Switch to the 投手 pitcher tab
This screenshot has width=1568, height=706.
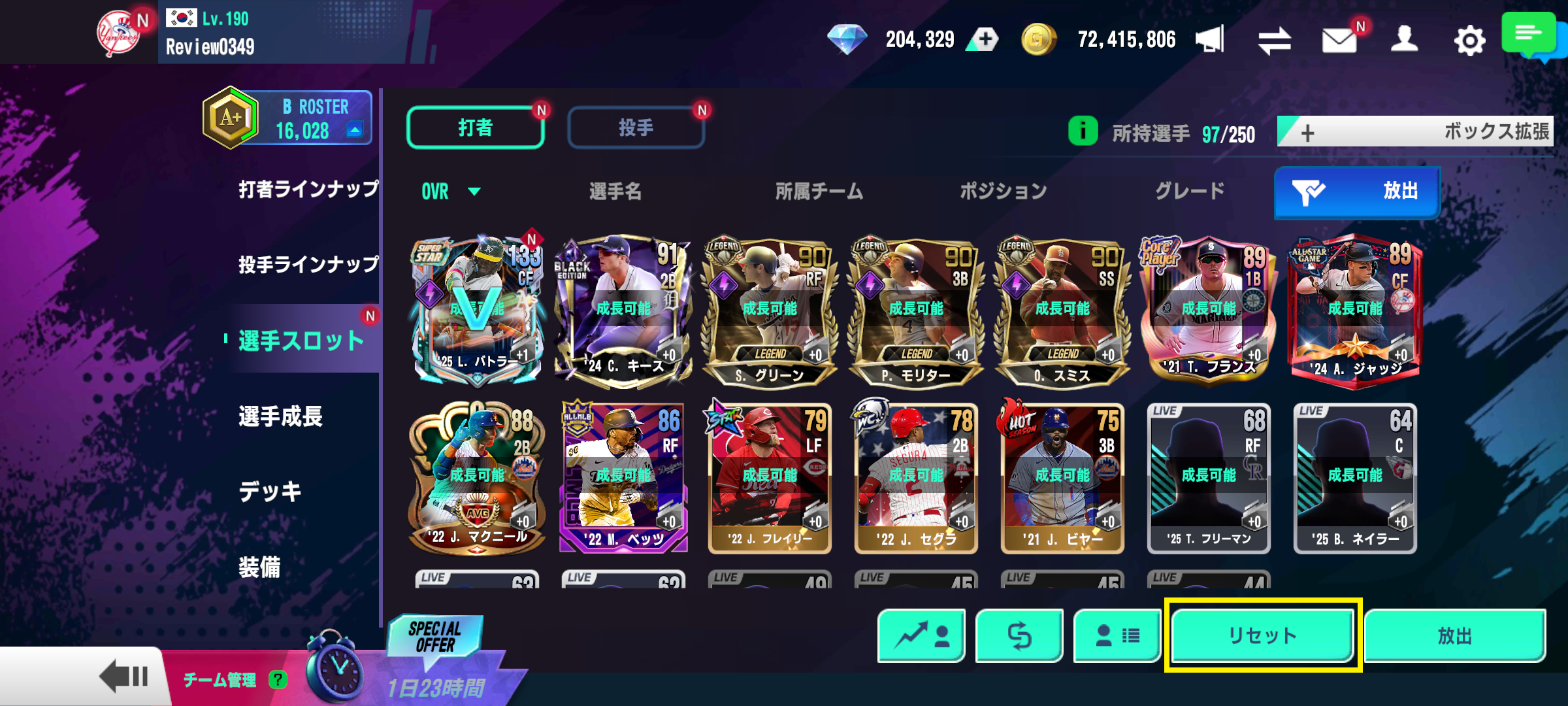click(636, 127)
